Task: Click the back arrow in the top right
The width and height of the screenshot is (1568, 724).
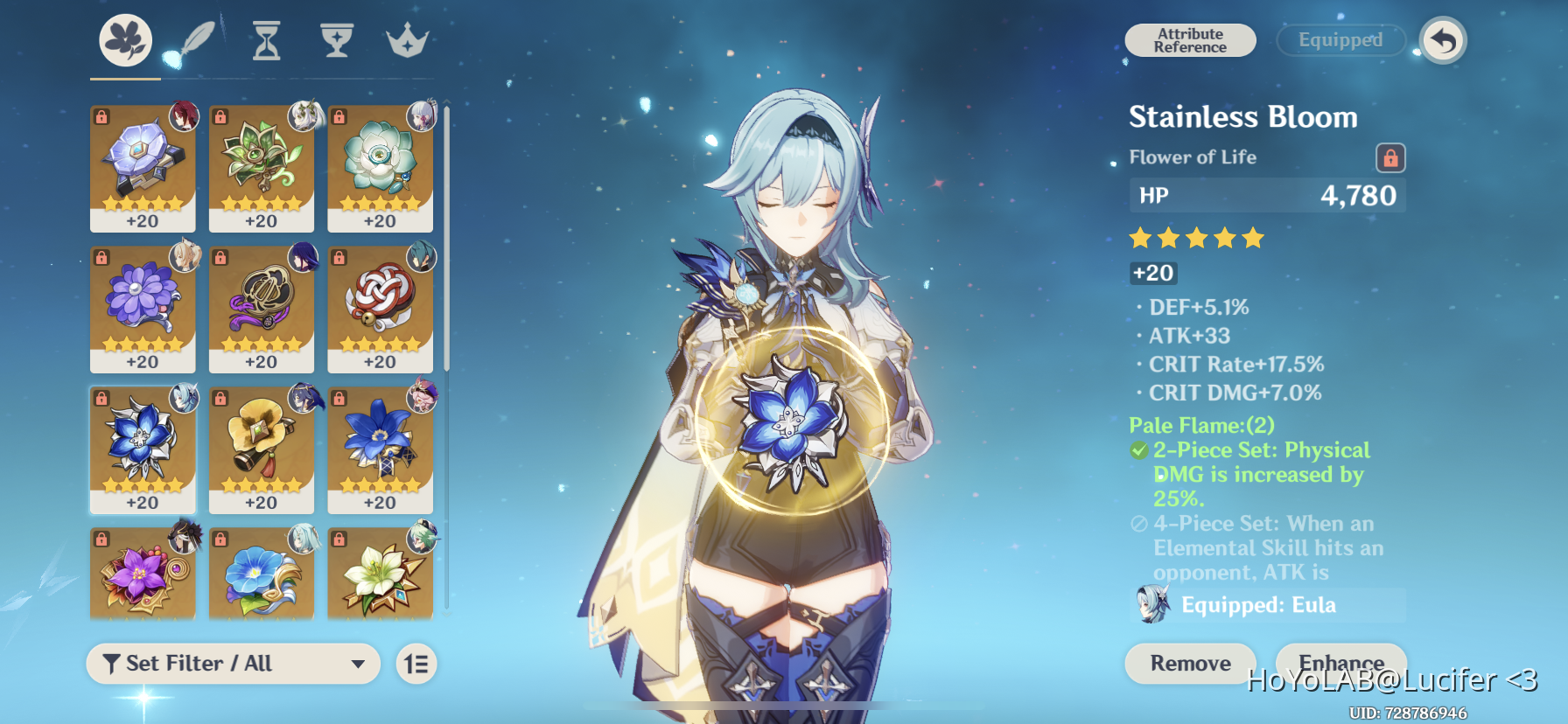Action: pyautogui.click(x=1442, y=40)
